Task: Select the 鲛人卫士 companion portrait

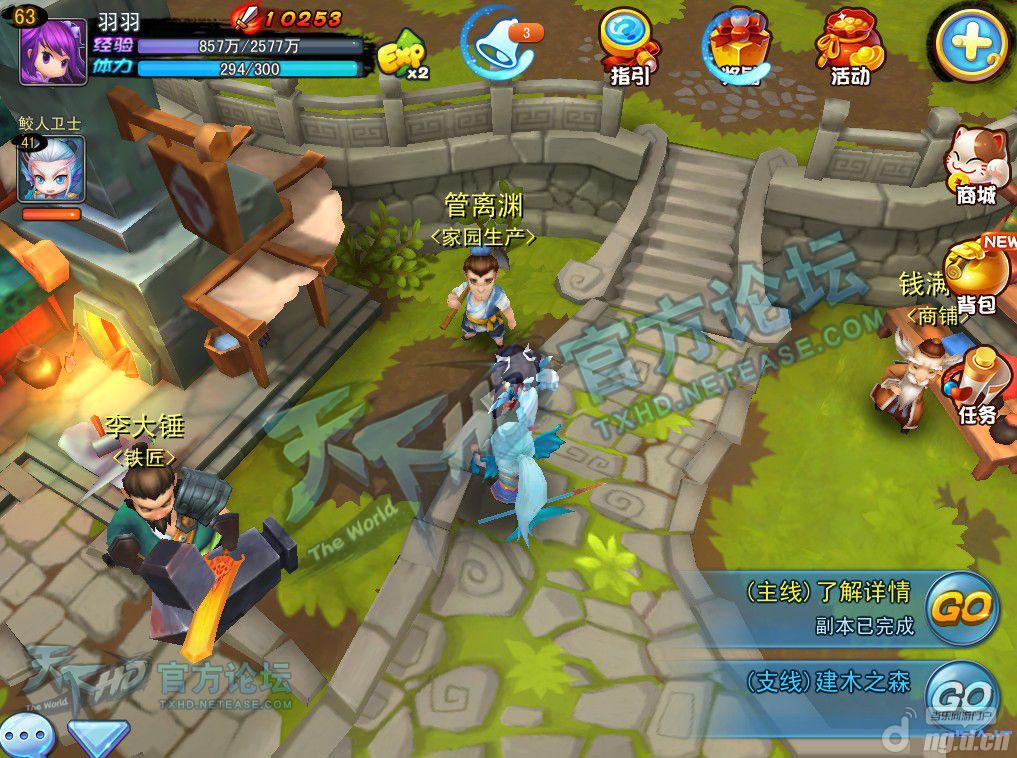Action: tap(50, 170)
